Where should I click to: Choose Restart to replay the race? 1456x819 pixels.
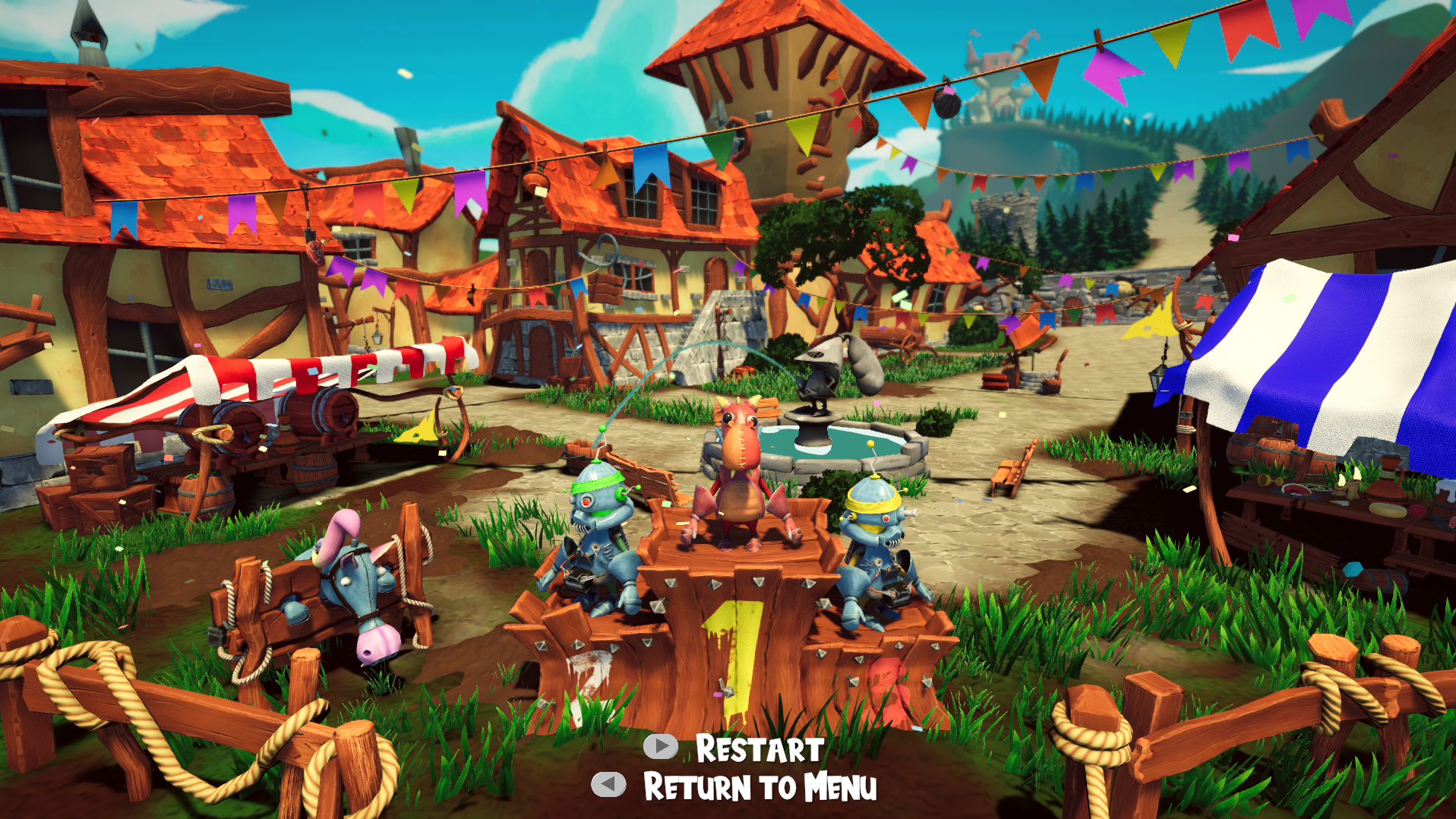click(758, 749)
